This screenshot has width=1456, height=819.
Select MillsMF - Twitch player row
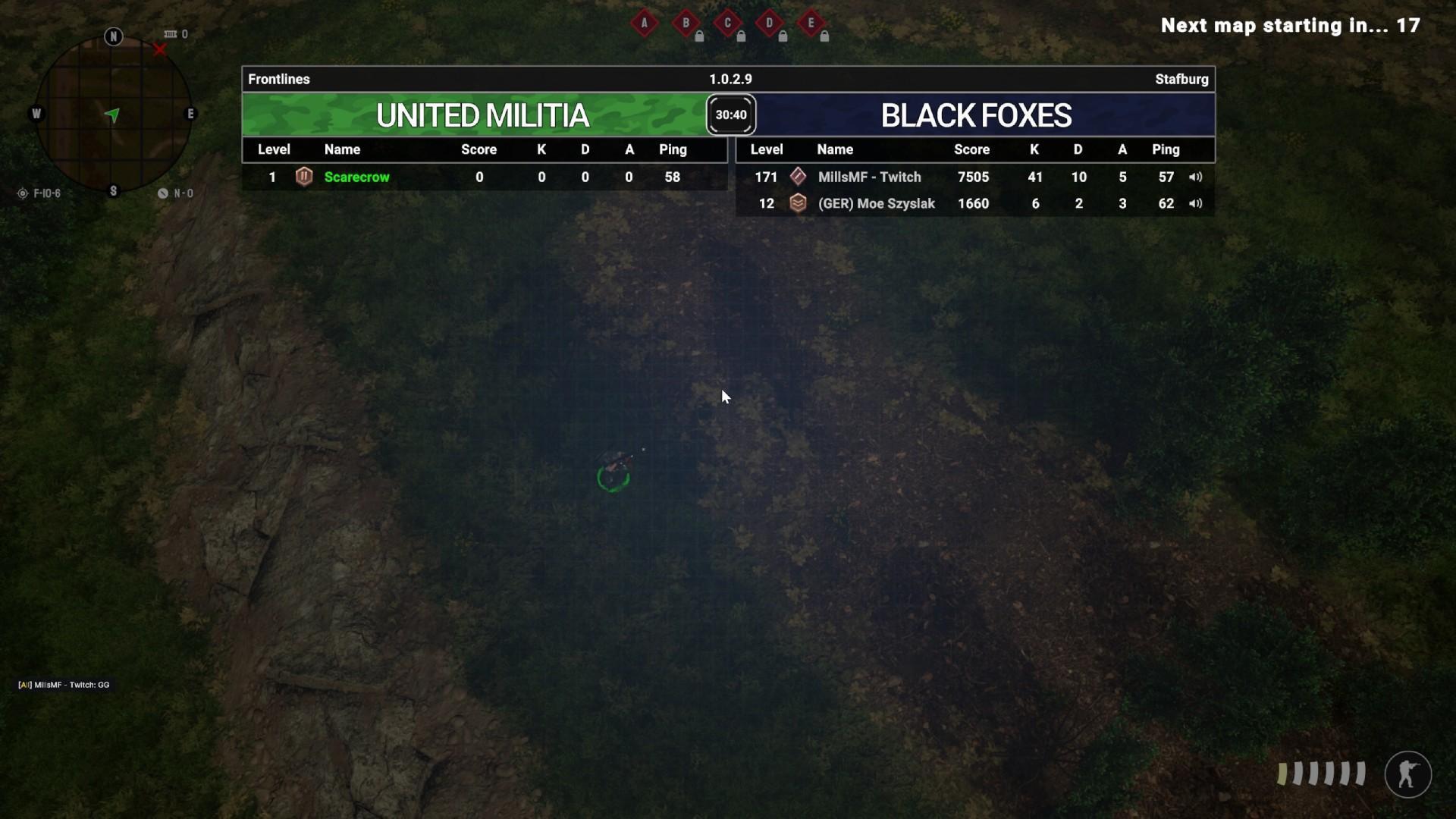(974, 177)
